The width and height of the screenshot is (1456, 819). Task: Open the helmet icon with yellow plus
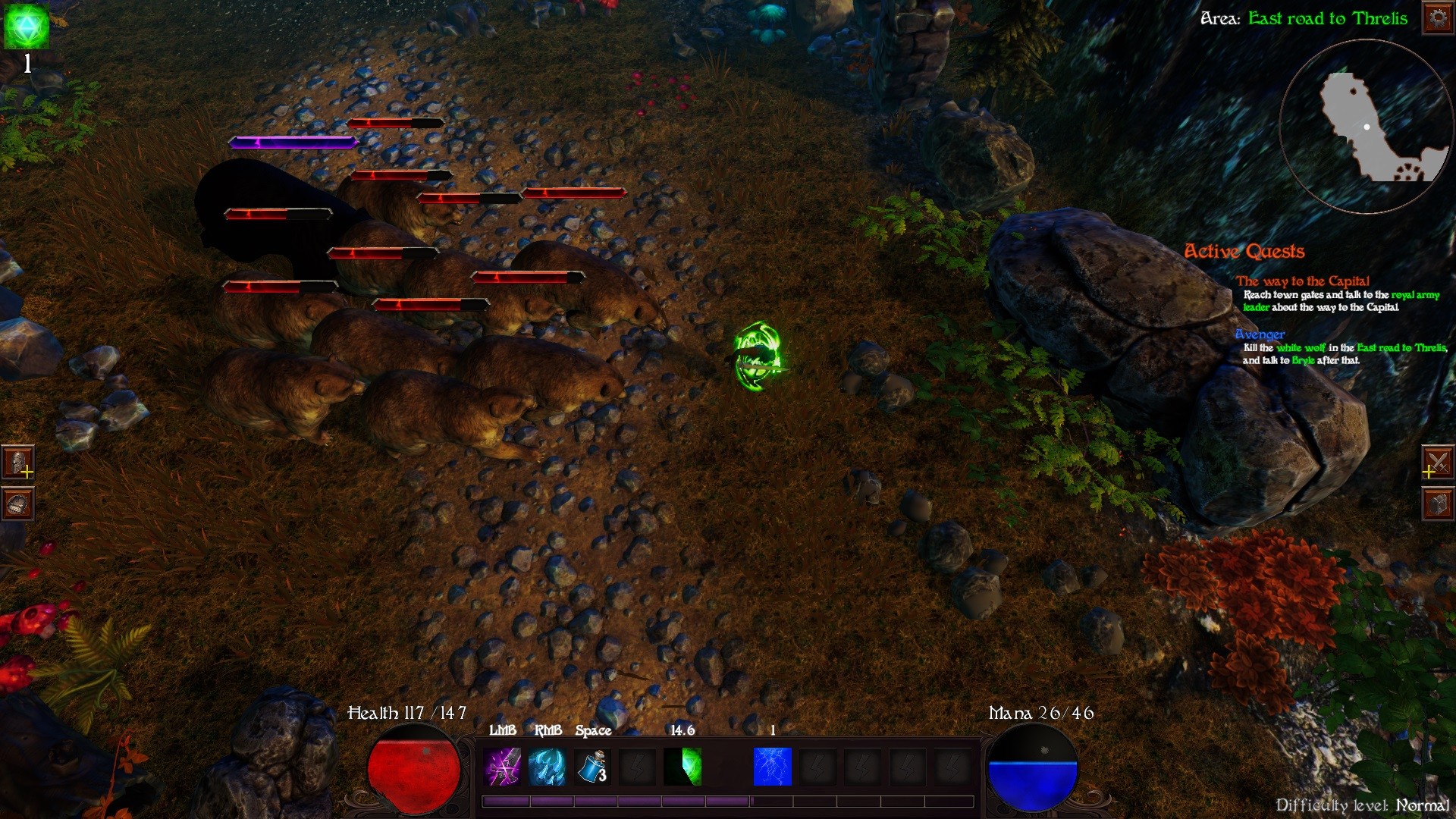pyautogui.click(x=18, y=462)
